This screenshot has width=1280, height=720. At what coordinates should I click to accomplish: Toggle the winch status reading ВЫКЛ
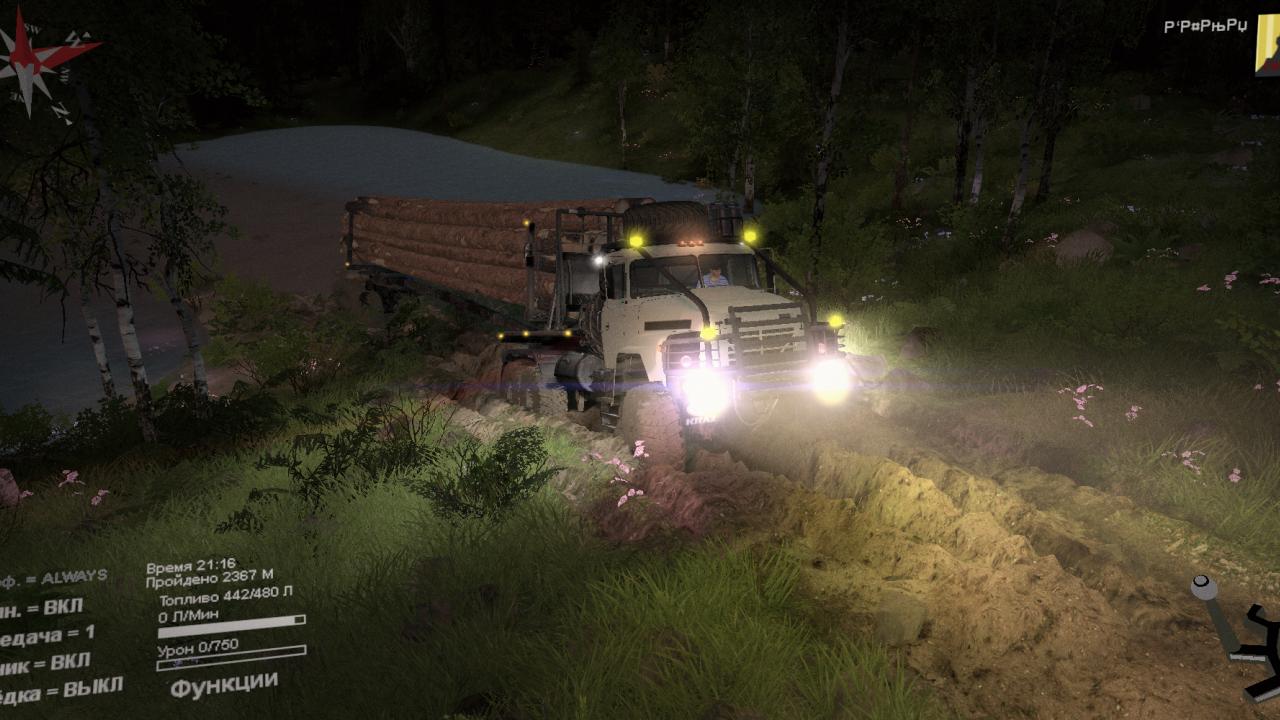pyautogui.click(x=60, y=689)
